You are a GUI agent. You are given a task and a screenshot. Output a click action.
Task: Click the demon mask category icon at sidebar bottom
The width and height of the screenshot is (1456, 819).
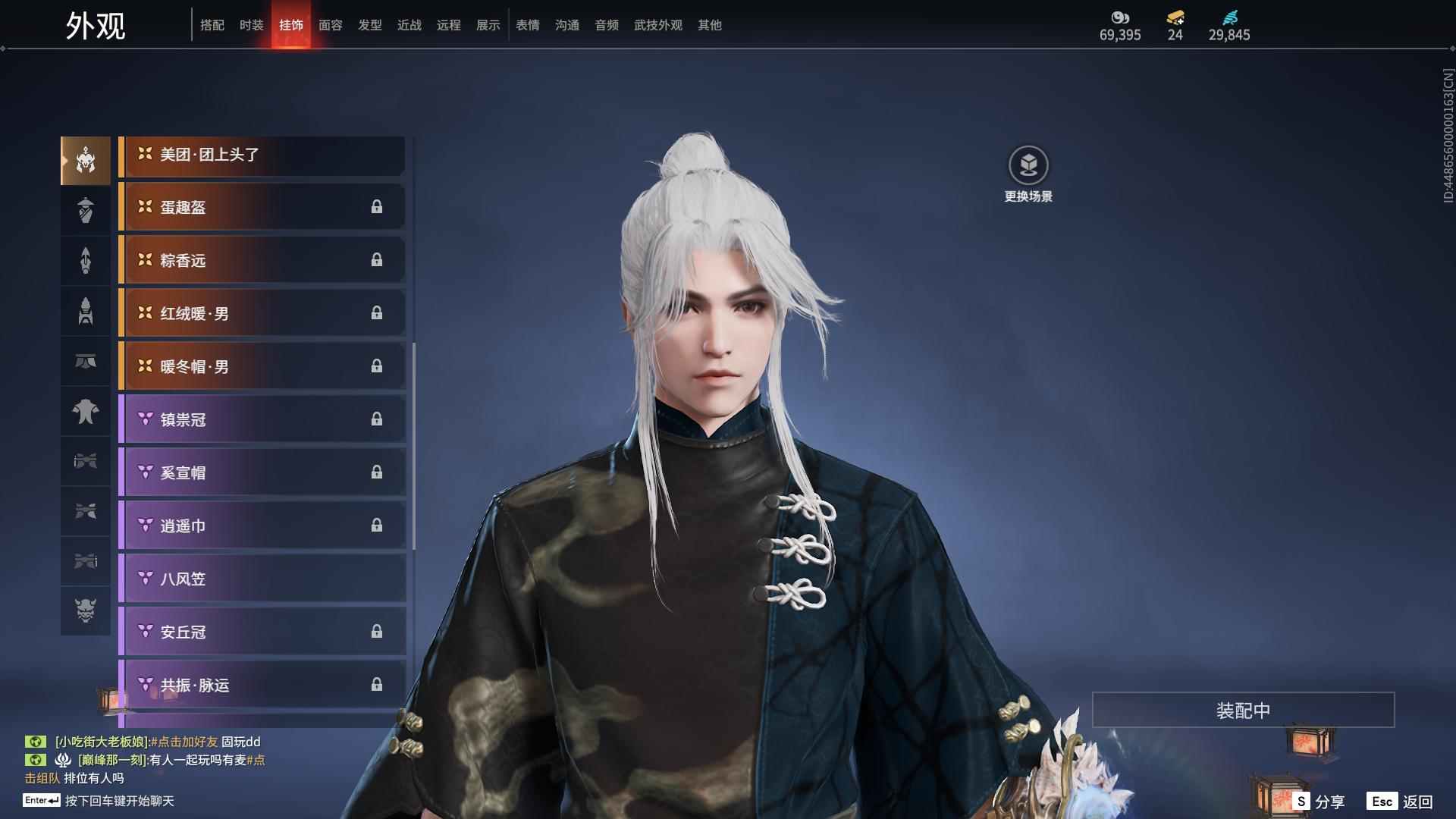tap(85, 610)
